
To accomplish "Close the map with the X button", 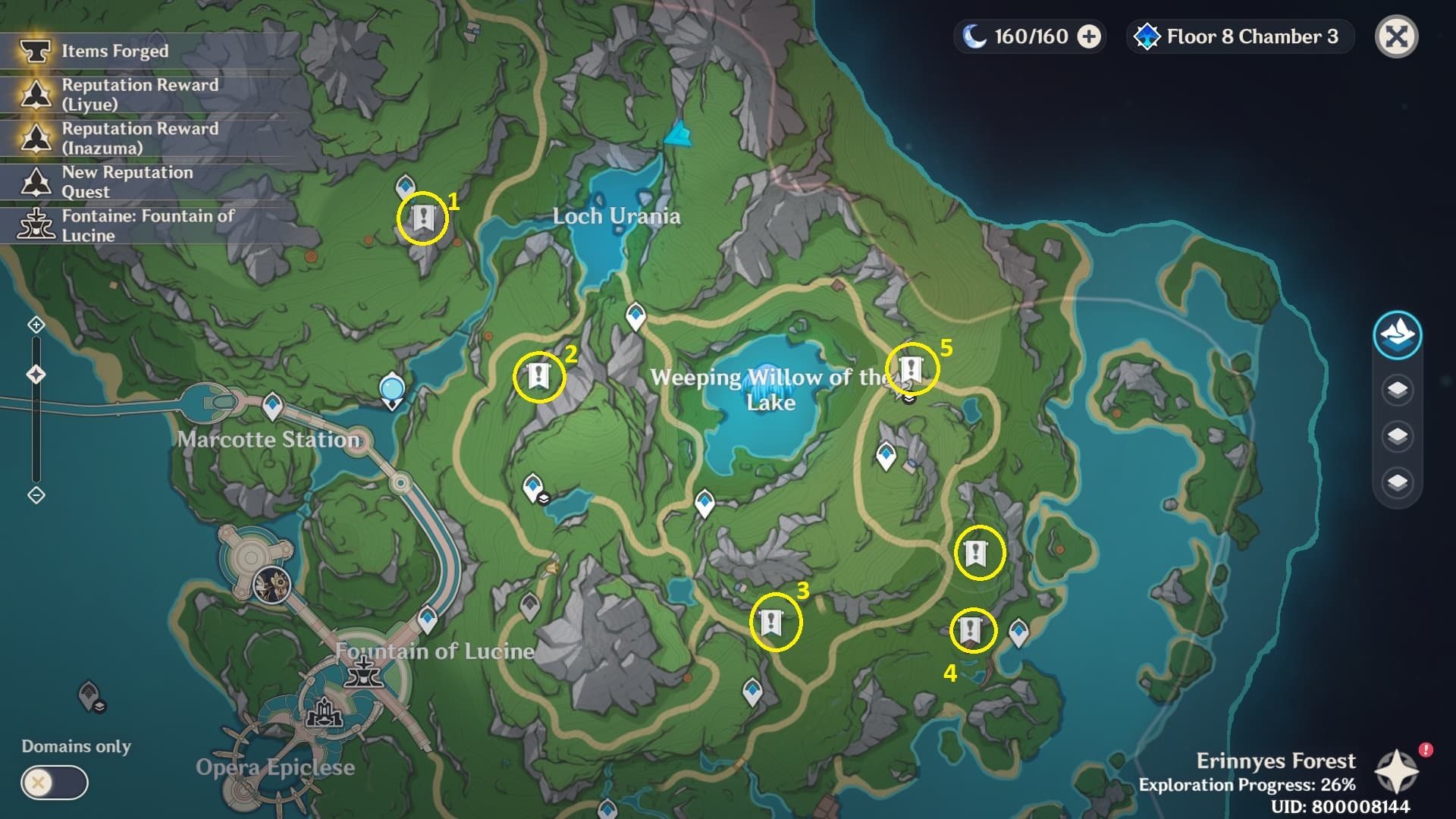I will [1396, 36].
